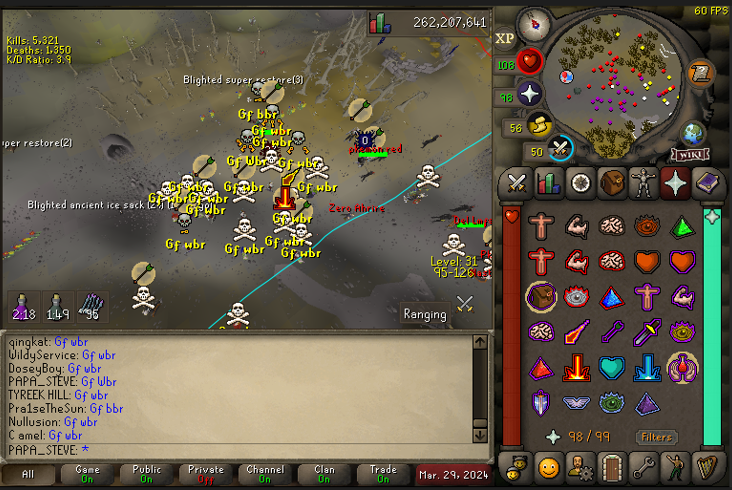The width and height of the screenshot is (732, 490).
Task: Click the Wiki lookup banner
Action: point(689,155)
